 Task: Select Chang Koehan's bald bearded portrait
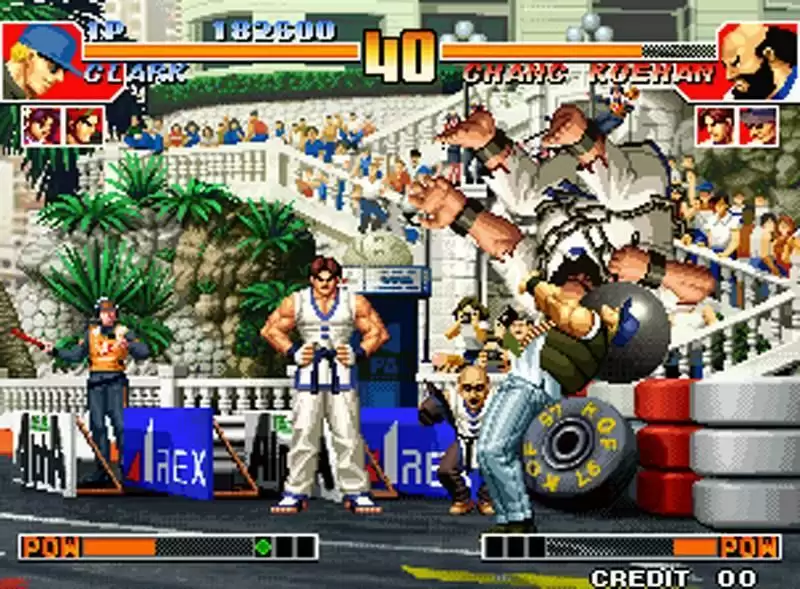(758, 62)
